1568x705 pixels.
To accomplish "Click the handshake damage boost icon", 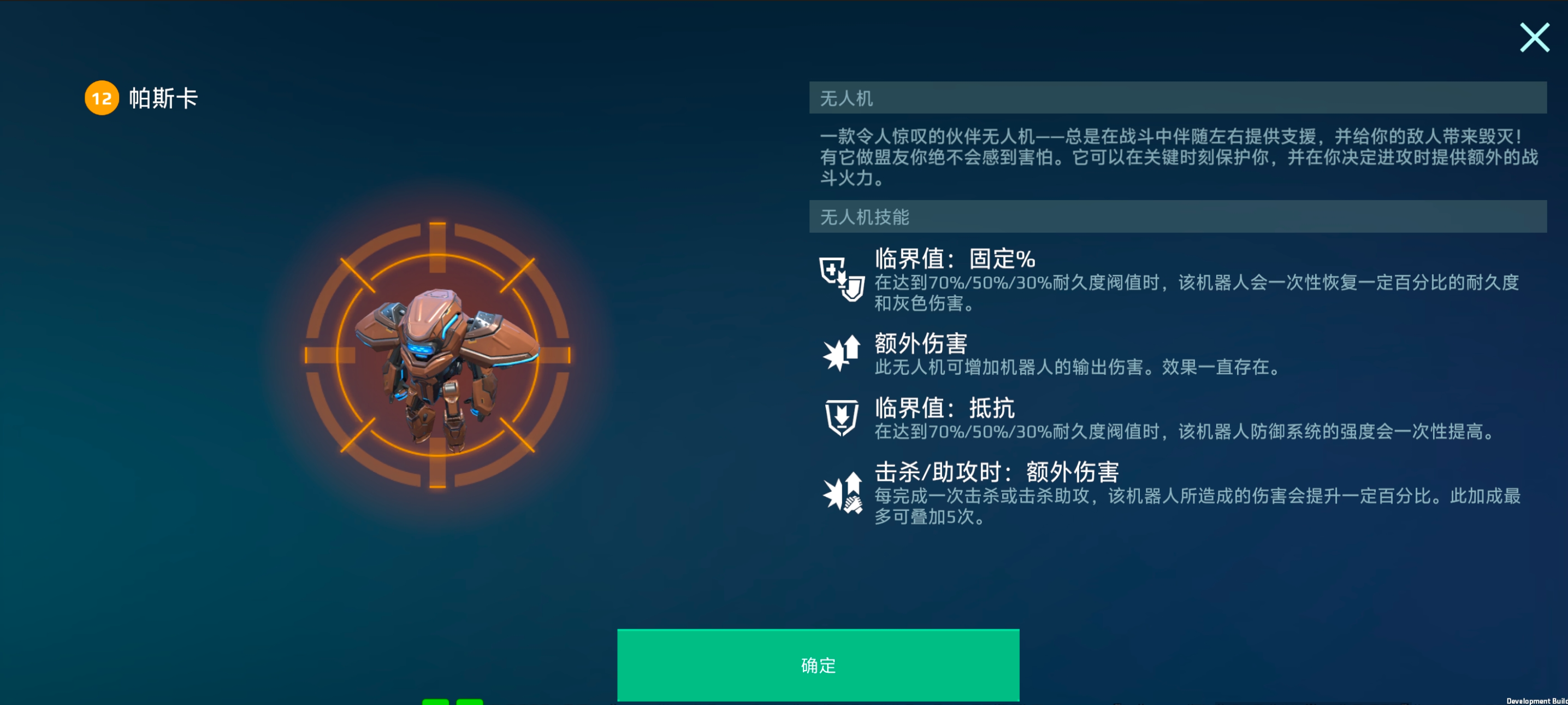I will [843, 493].
